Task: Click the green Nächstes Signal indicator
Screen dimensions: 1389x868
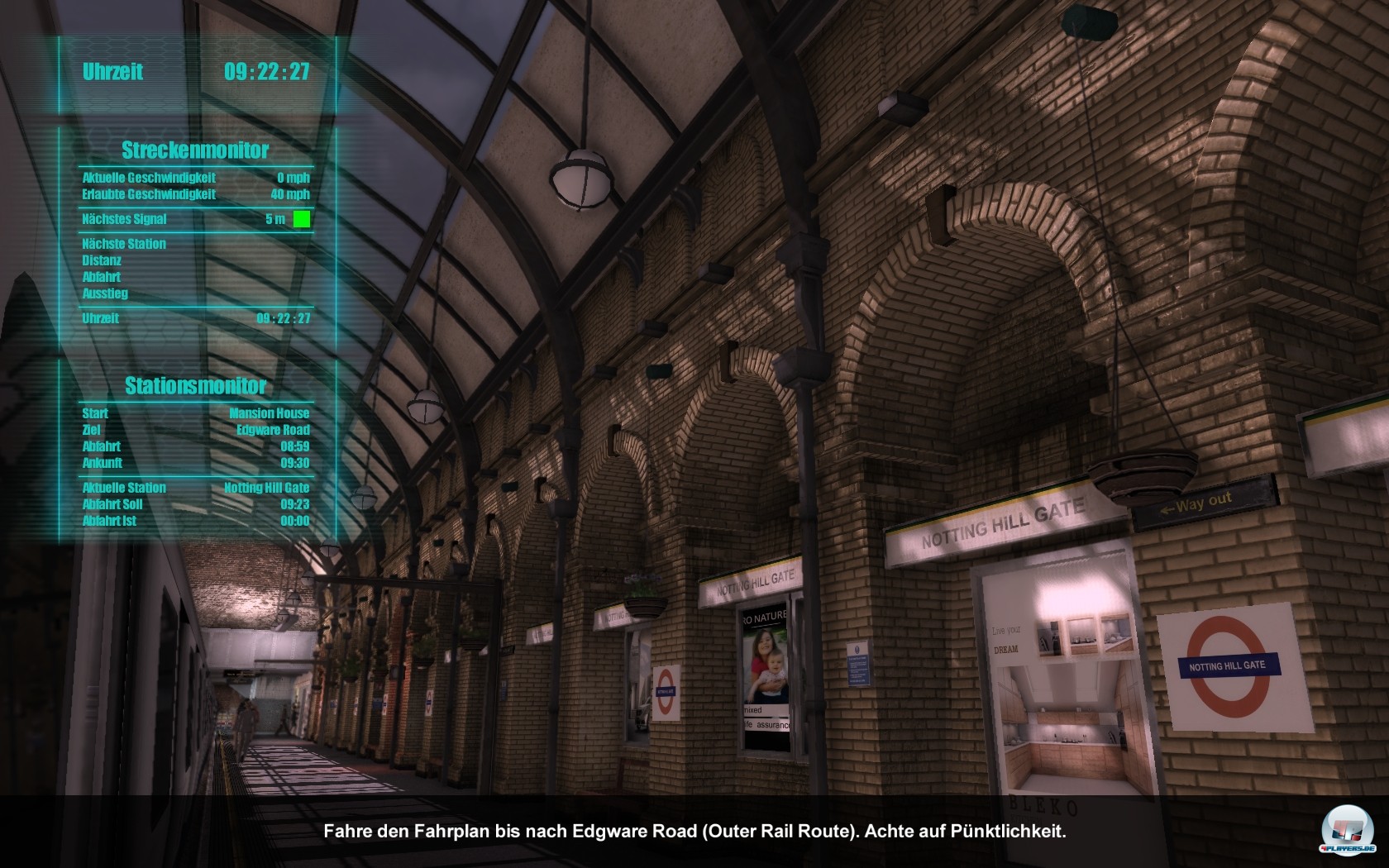Action: [302, 218]
